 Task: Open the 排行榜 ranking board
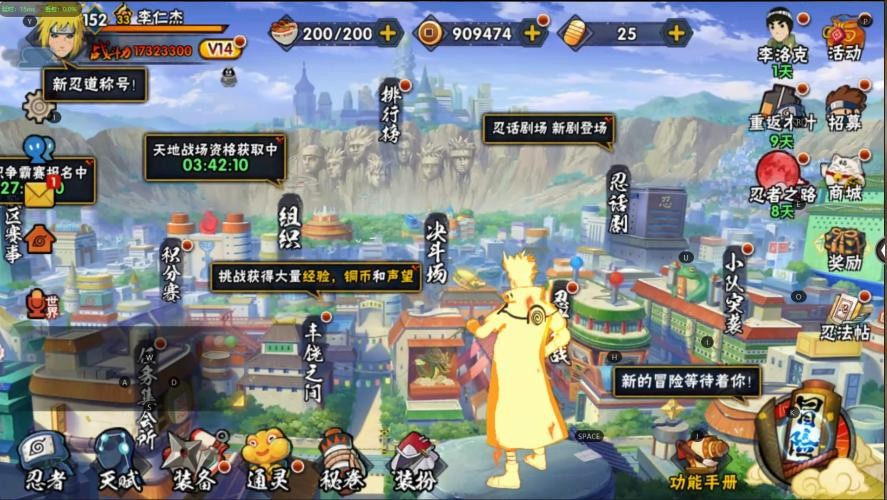(x=391, y=114)
